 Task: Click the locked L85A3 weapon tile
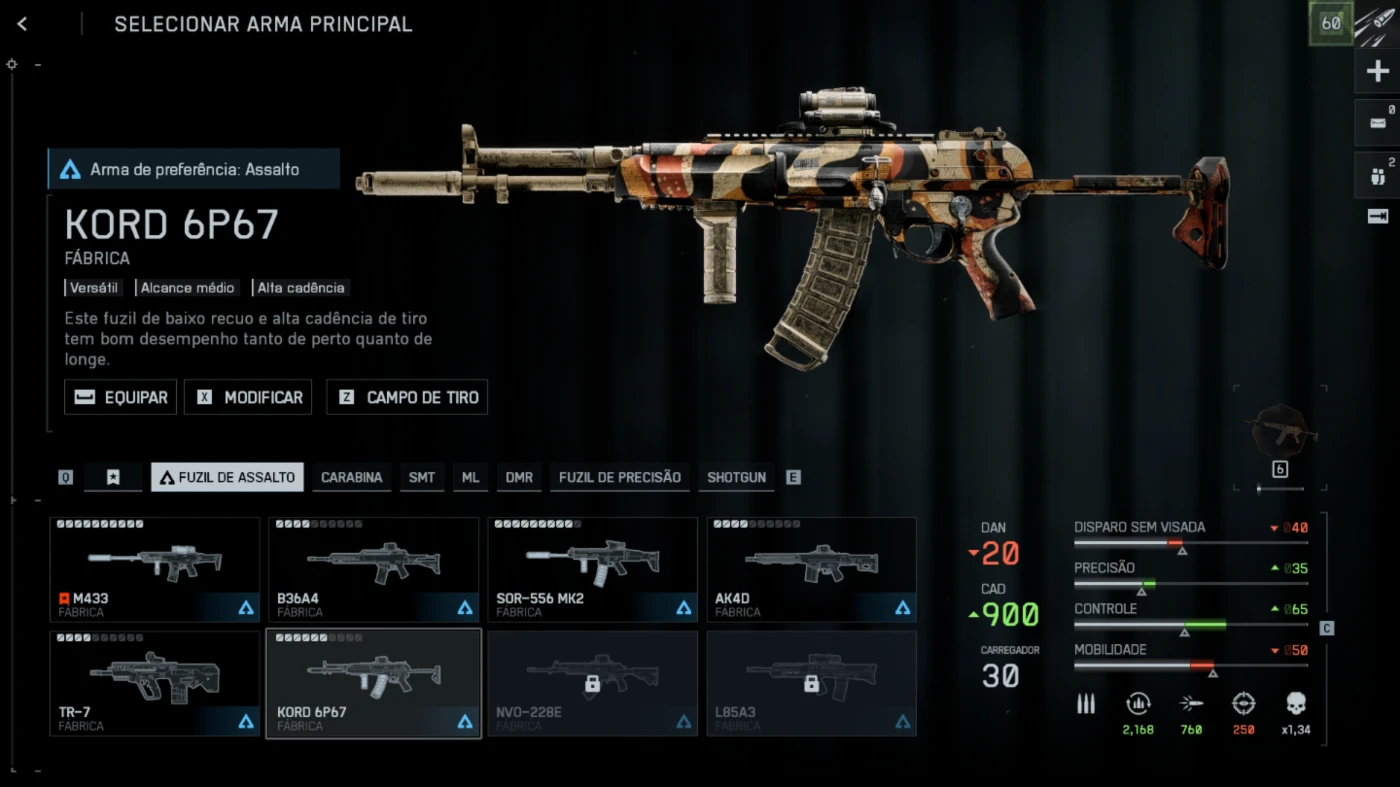pos(811,683)
